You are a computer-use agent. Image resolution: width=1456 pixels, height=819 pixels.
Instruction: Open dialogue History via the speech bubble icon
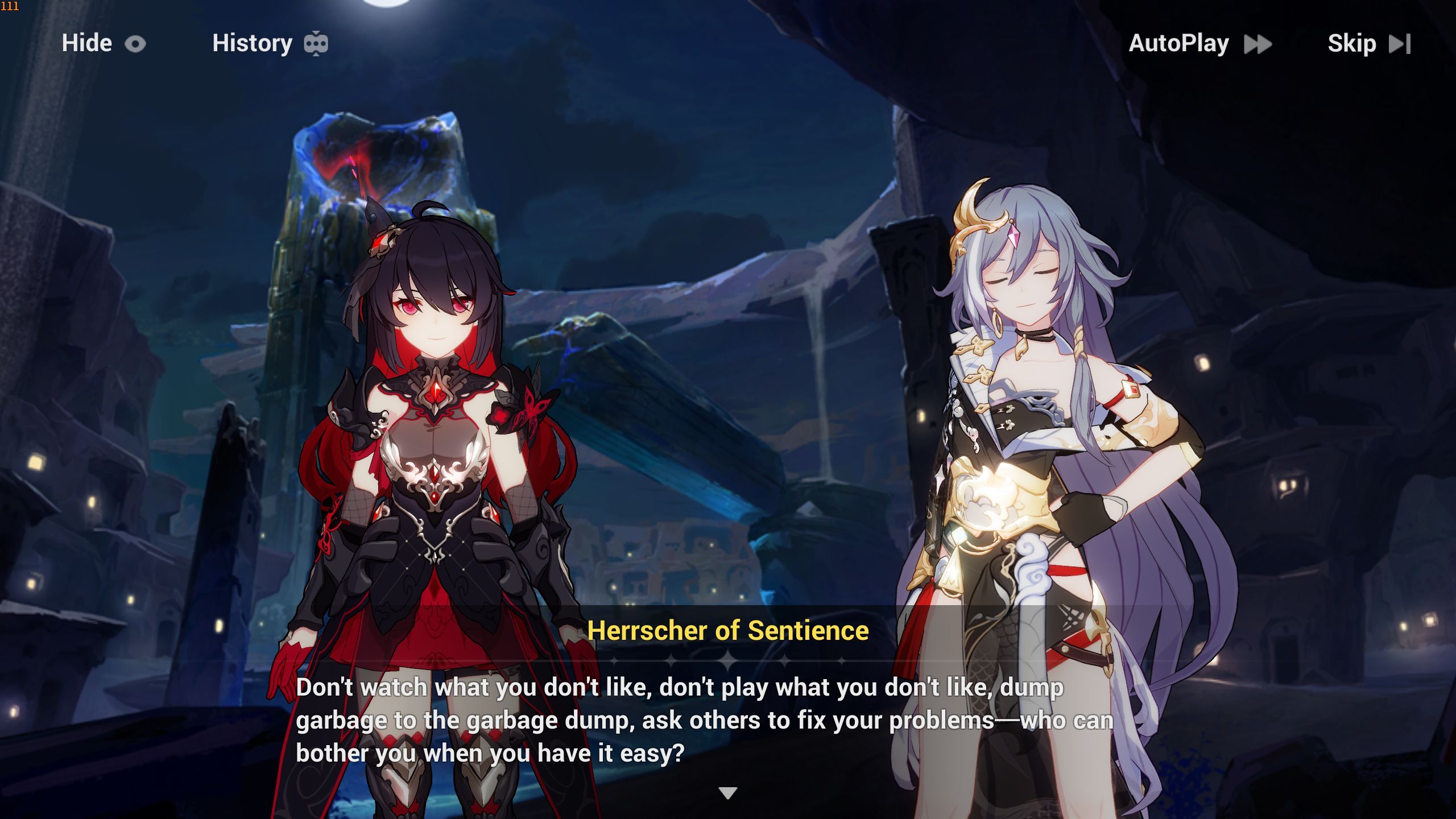tap(317, 43)
